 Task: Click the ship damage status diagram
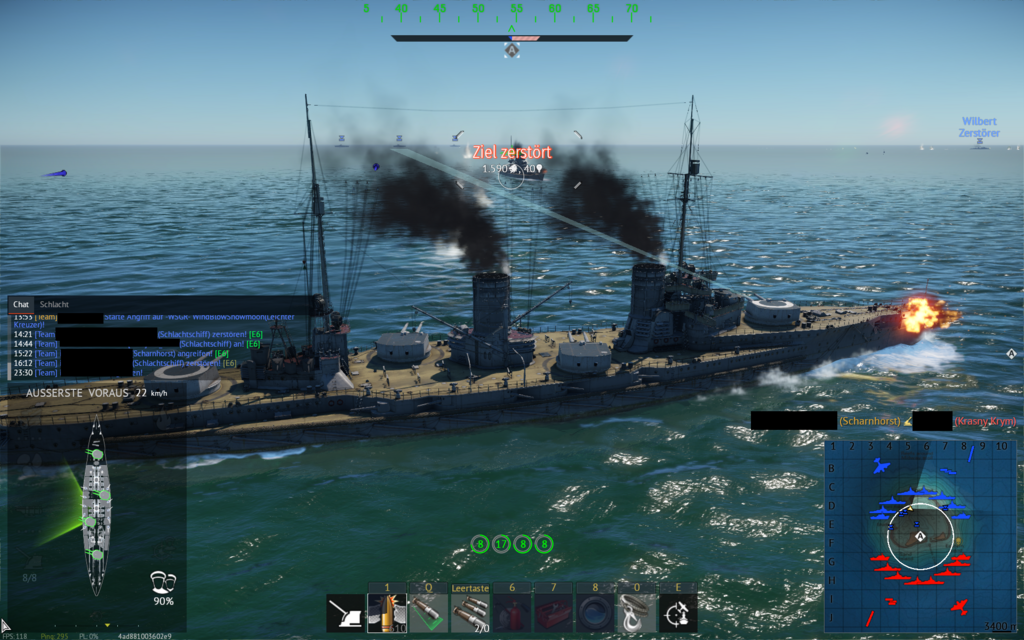point(97,506)
